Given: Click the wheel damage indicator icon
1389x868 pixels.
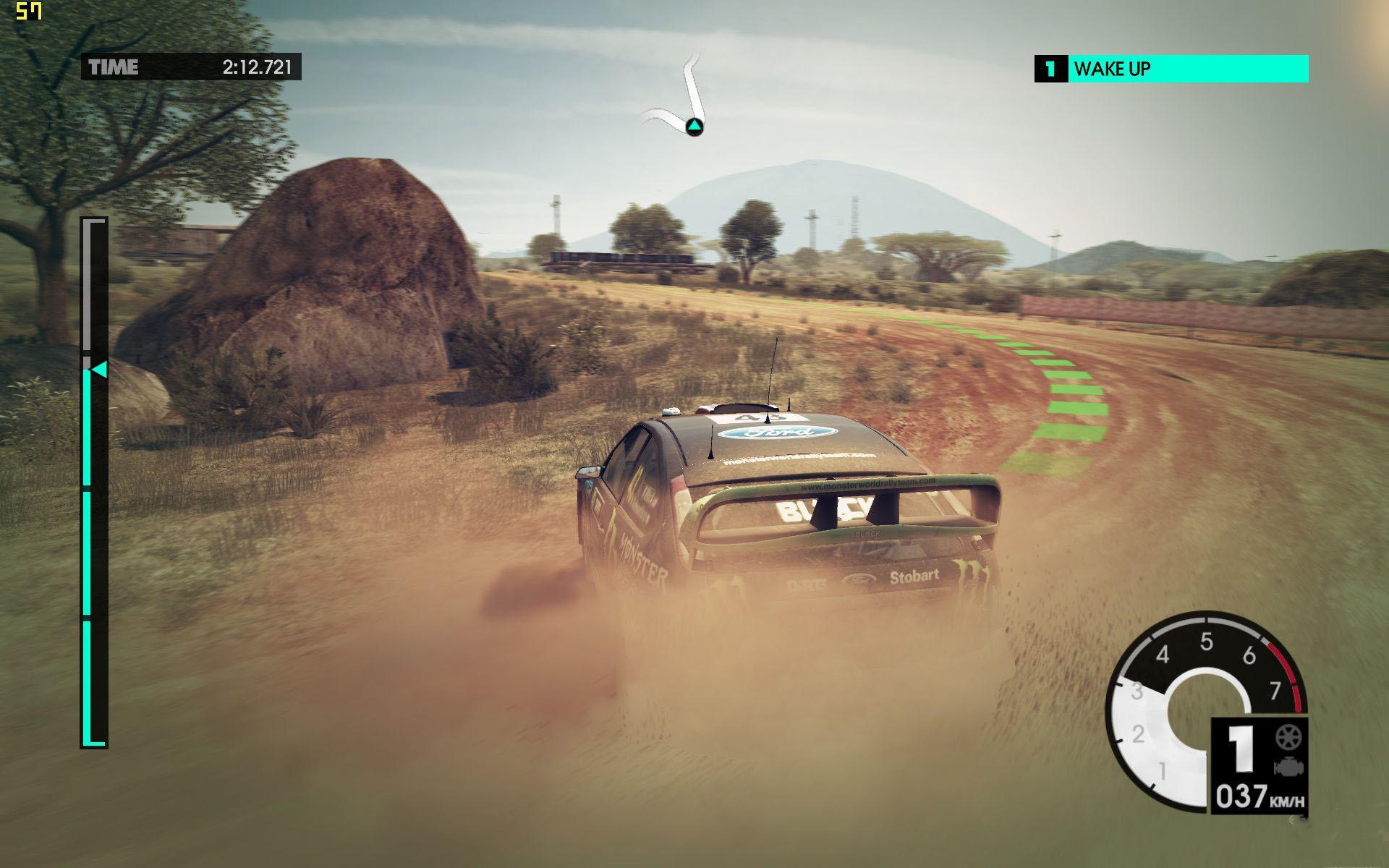Looking at the screenshot, I should point(1288,737).
